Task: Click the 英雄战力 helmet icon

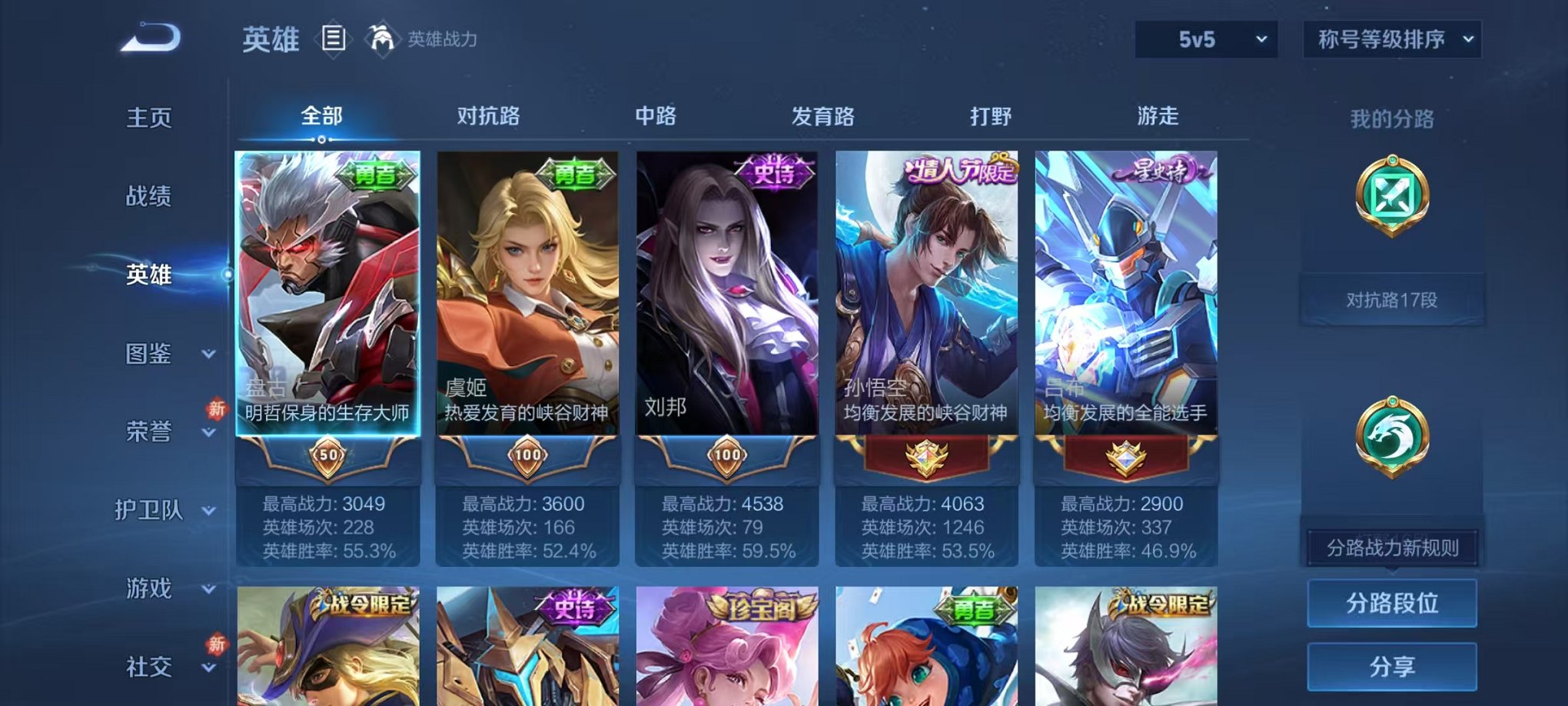Action: coord(380,36)
